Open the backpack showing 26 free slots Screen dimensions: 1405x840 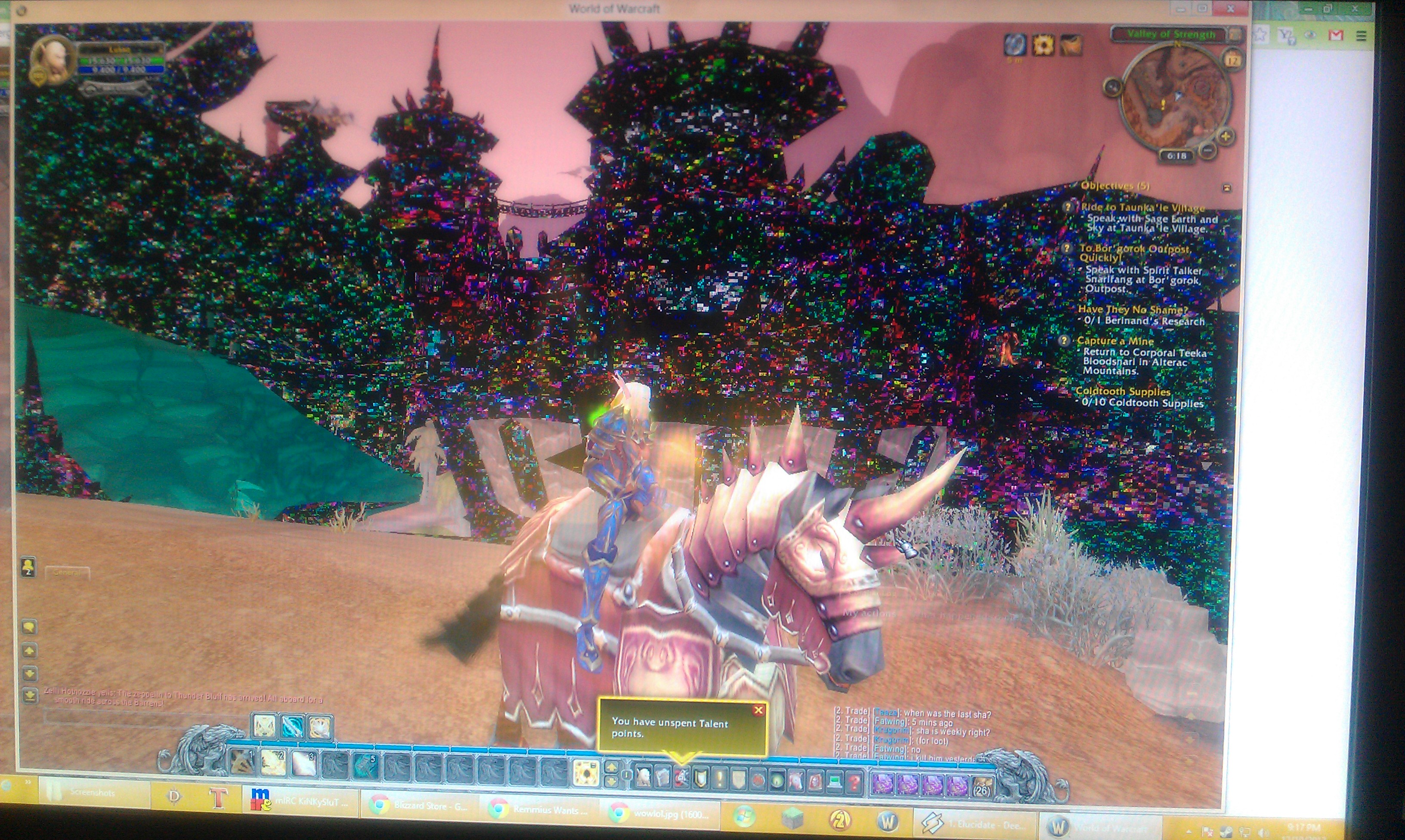pos(982,786)
